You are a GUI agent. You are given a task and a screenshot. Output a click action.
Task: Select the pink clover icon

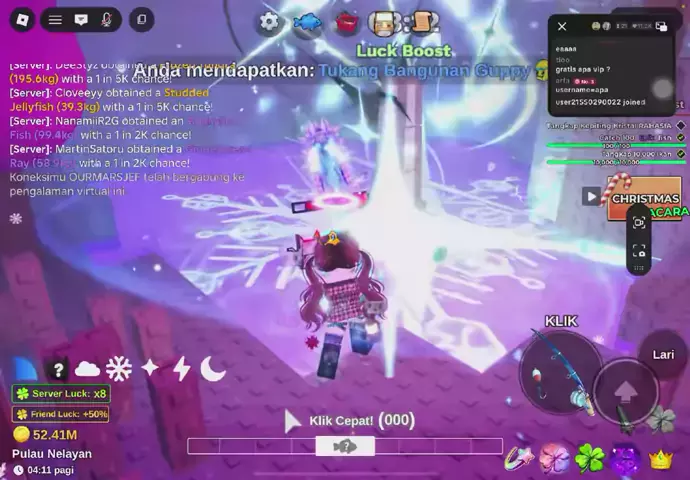(x=555, y=458)
